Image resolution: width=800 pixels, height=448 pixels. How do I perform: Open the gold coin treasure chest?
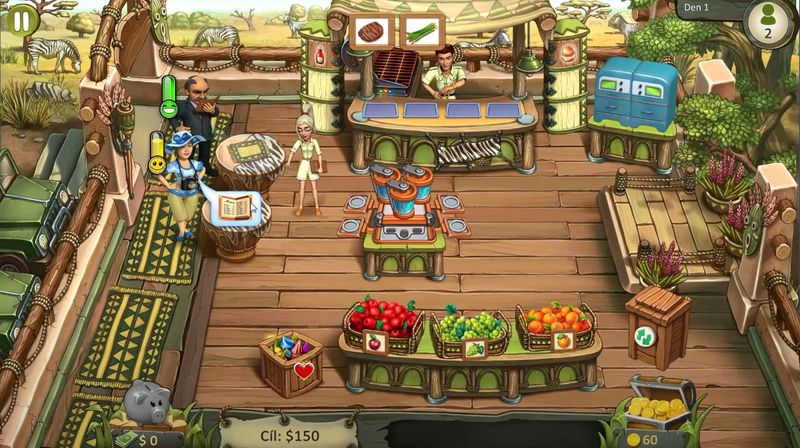coord(660,400)
